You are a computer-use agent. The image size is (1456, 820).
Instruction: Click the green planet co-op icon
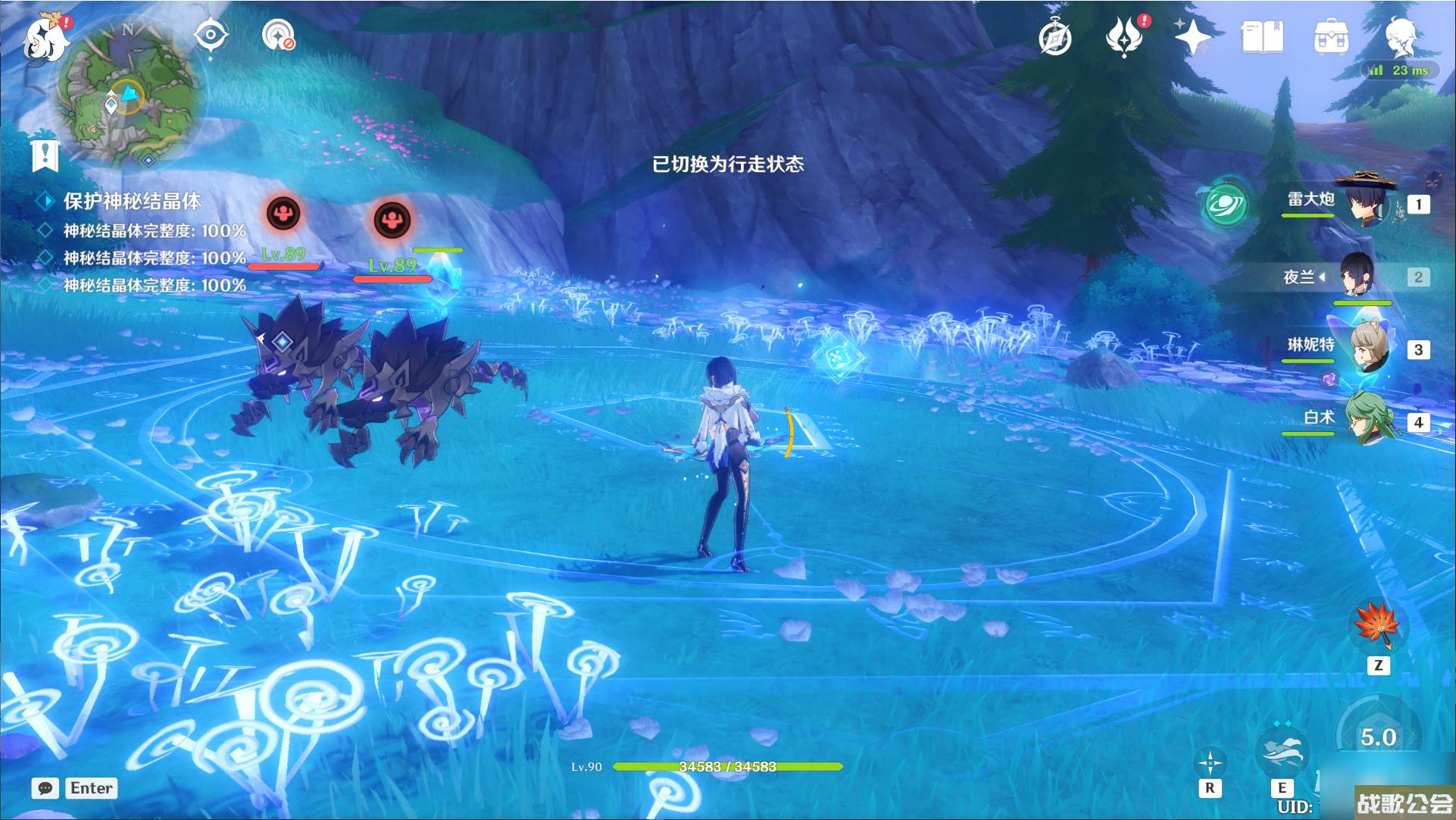(1225, 203)
